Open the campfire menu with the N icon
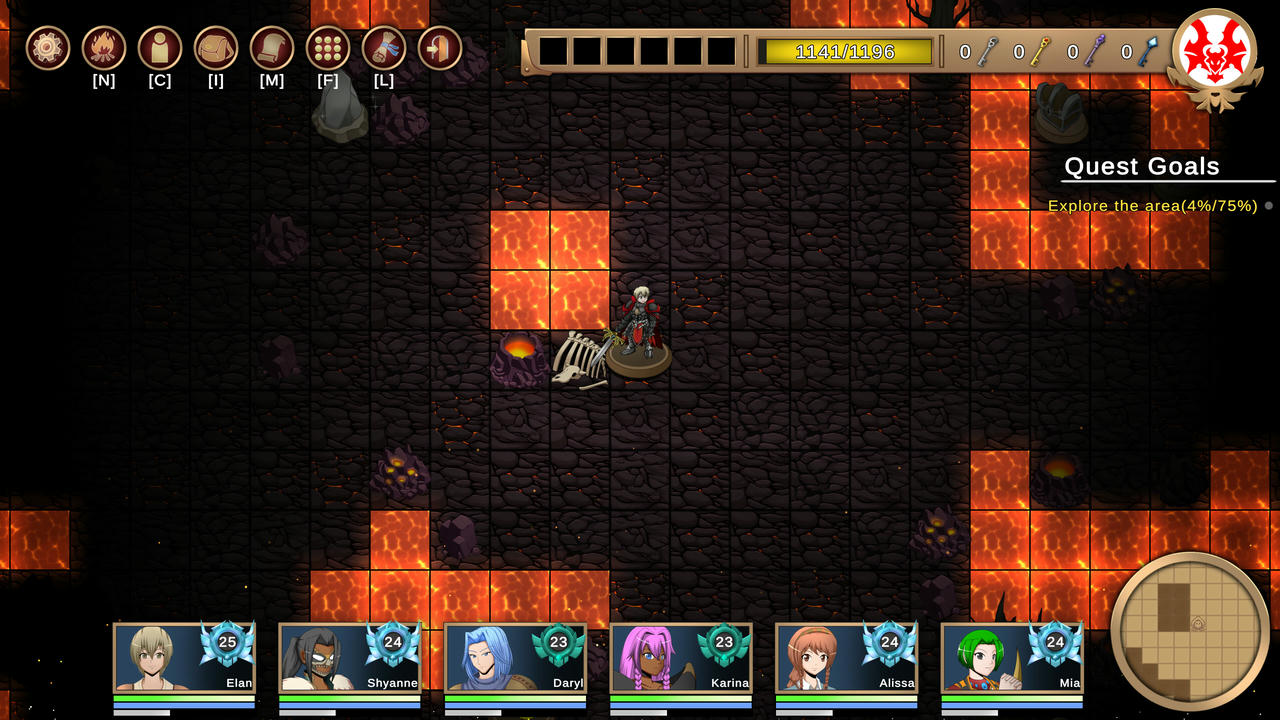Screen dimensions: 1280x720 click(104, 45)
